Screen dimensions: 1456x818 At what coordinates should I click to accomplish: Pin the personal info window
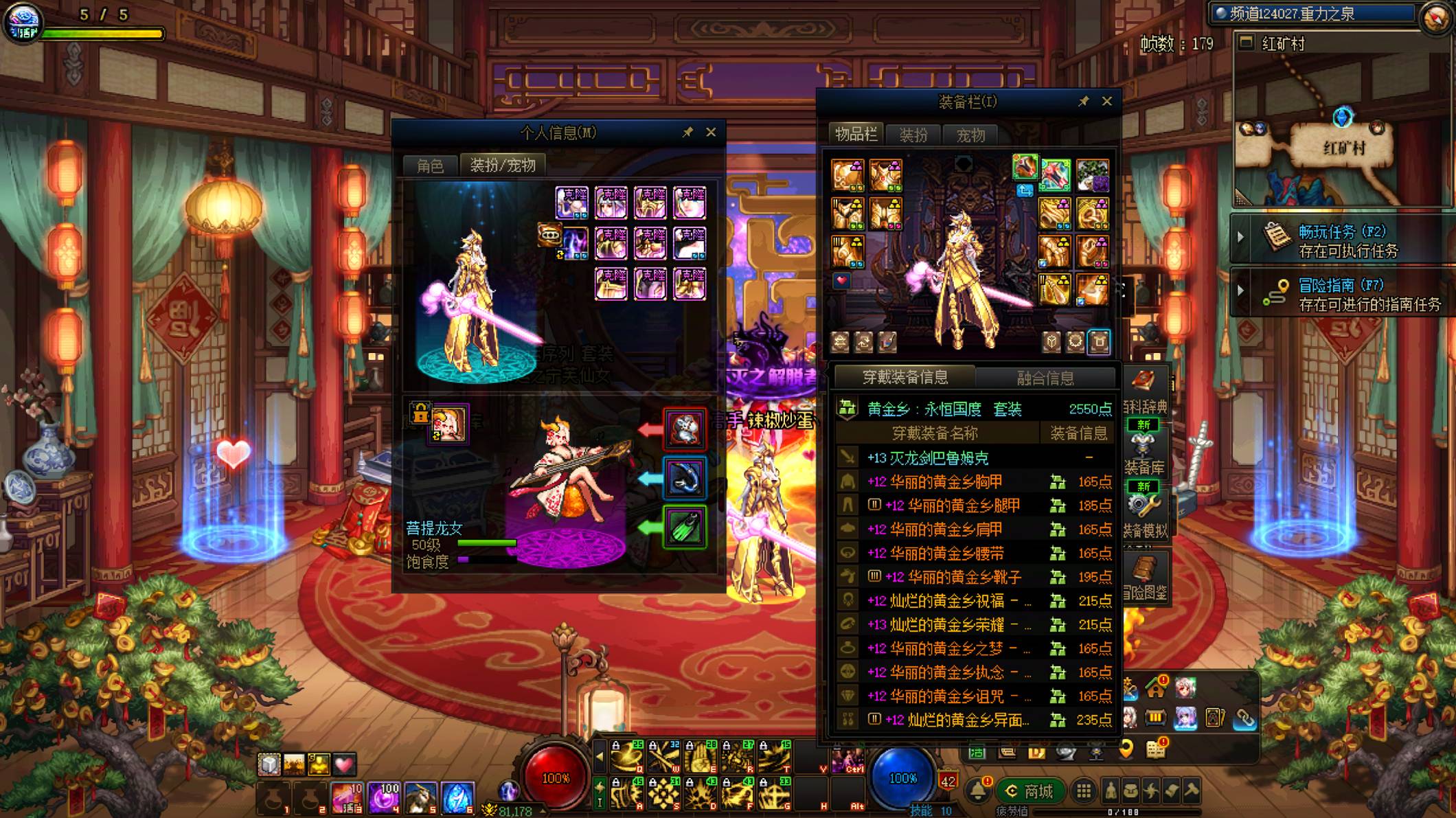(687, 132)
